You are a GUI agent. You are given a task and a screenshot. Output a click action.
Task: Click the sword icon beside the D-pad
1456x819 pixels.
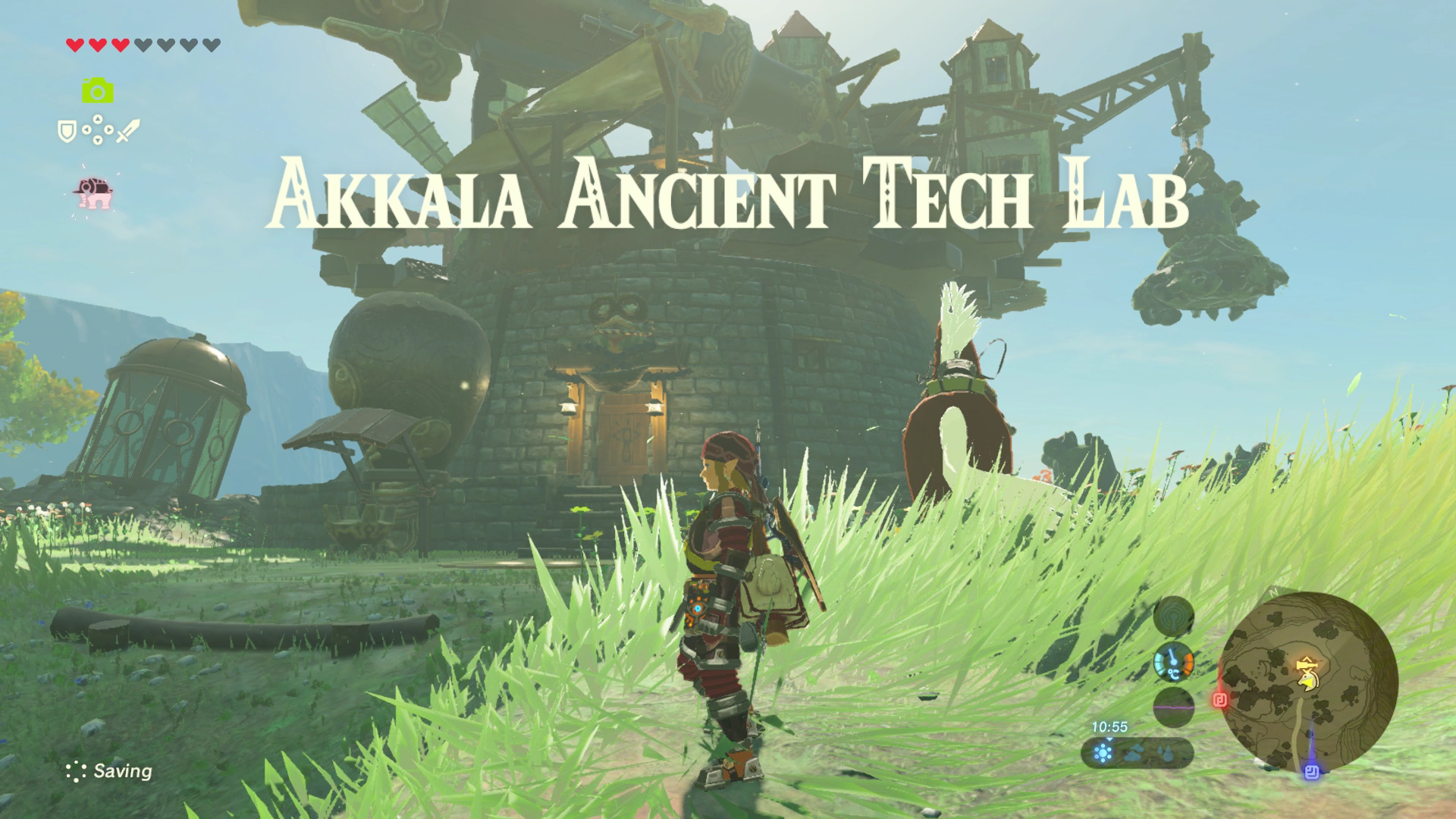pos(127,130)
